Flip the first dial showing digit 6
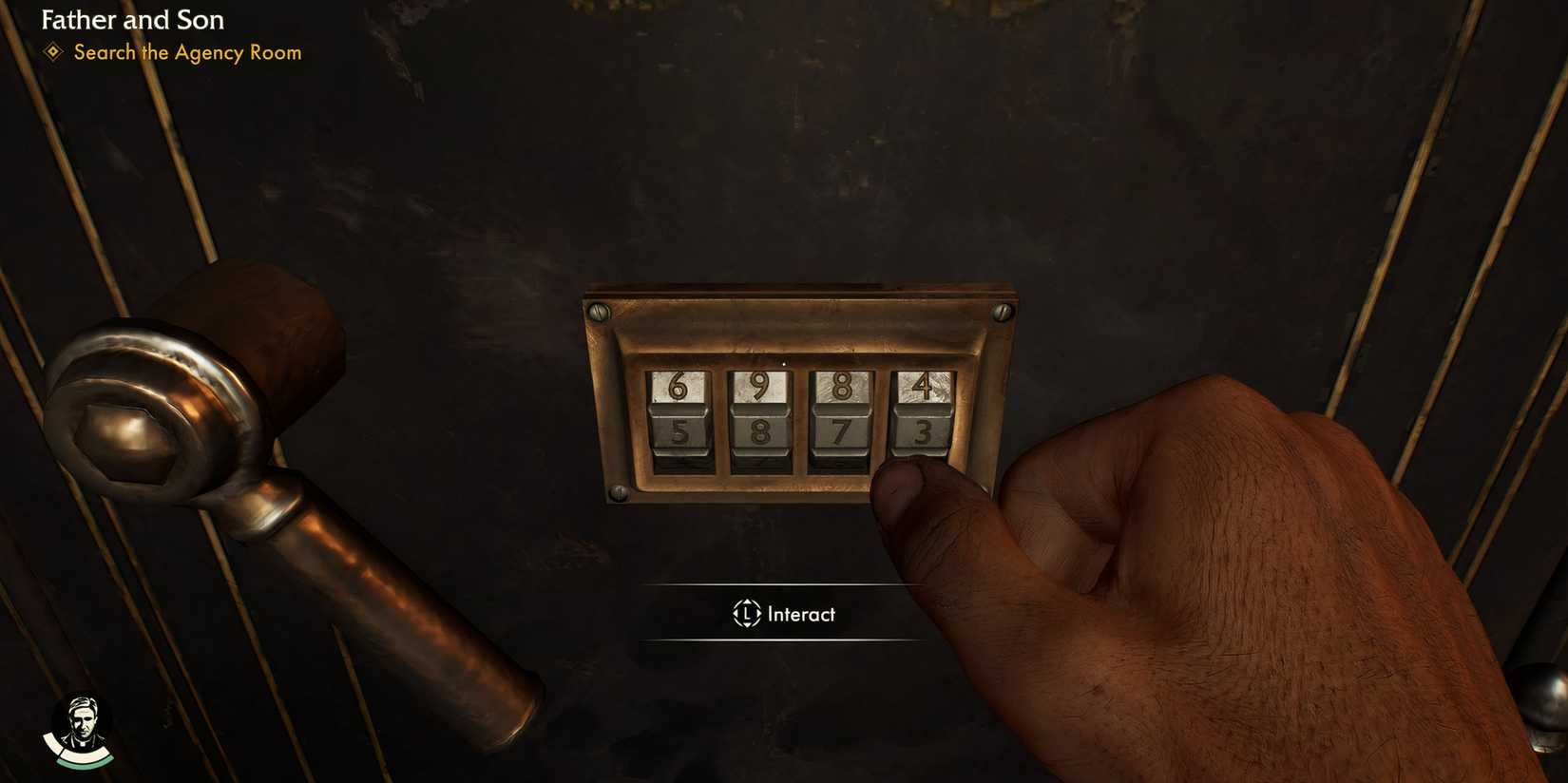The width and height of the screenshot is (1568, 783). tap(677, 384)
